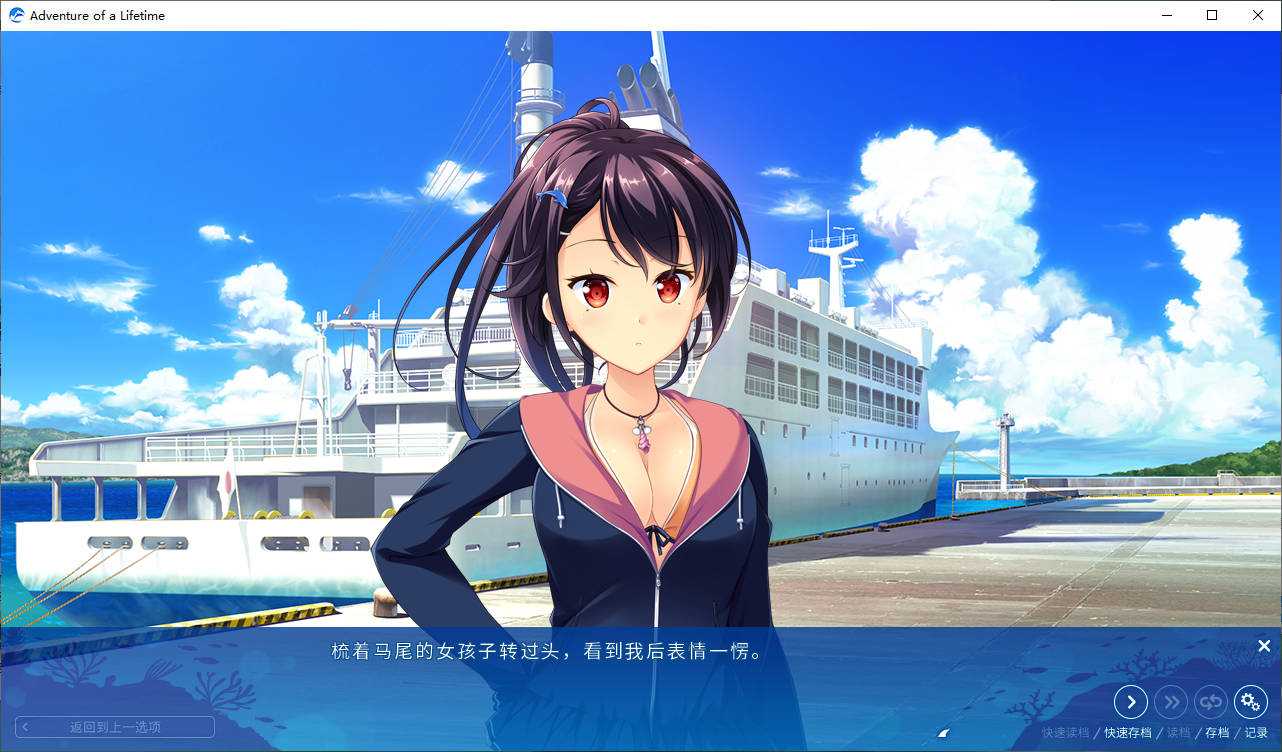1282x752 pixels.
Task: Open settings using the gears icon
Action: (x=1251, y=702)
